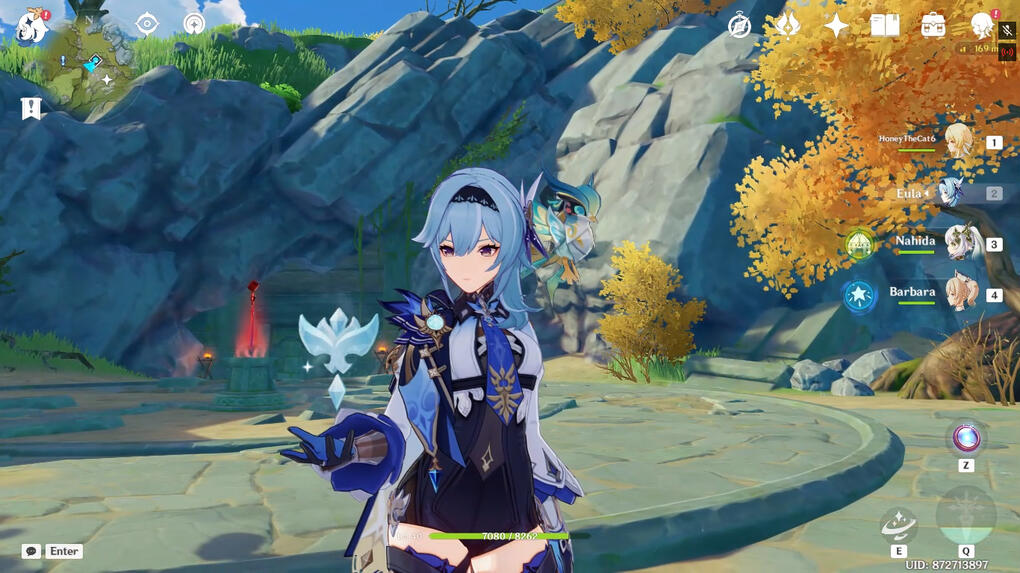Open the four-pointed star Wish menu

836,26
